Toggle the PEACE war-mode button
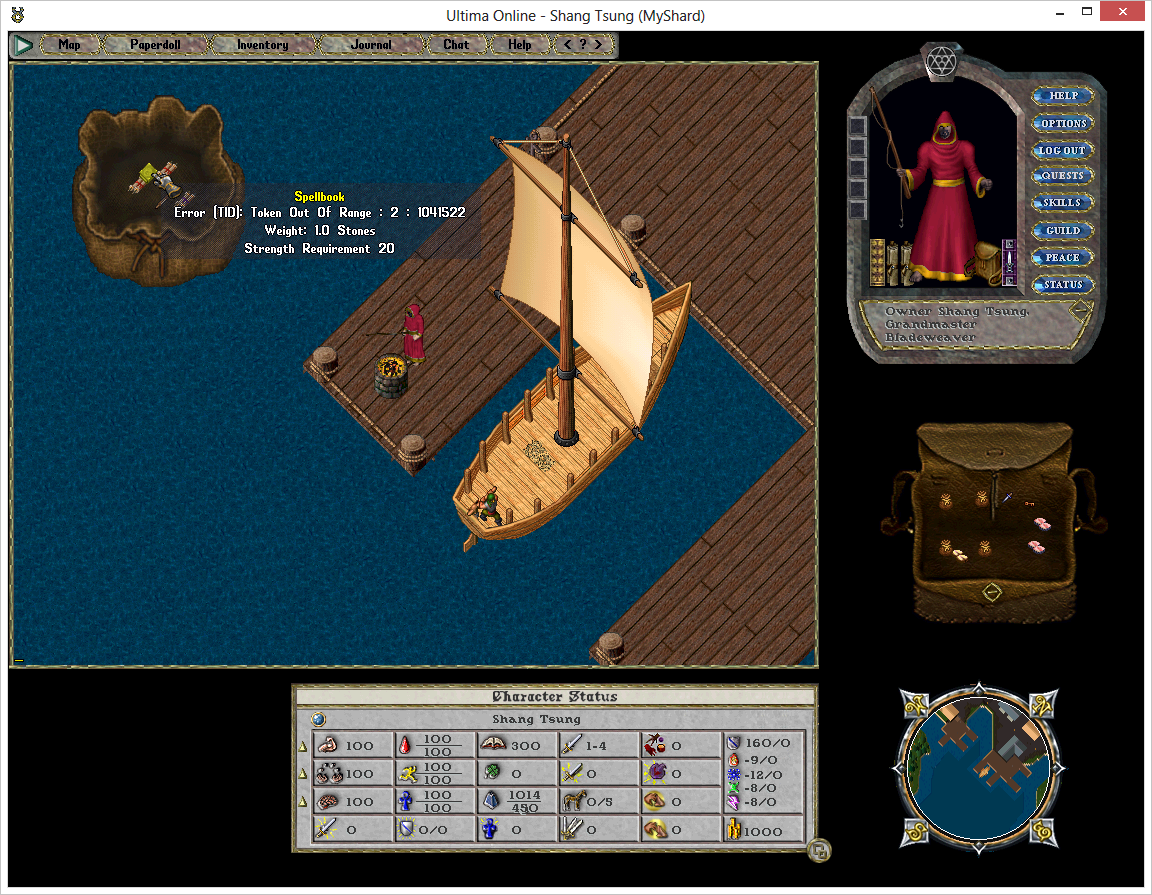 [1062, 257]
